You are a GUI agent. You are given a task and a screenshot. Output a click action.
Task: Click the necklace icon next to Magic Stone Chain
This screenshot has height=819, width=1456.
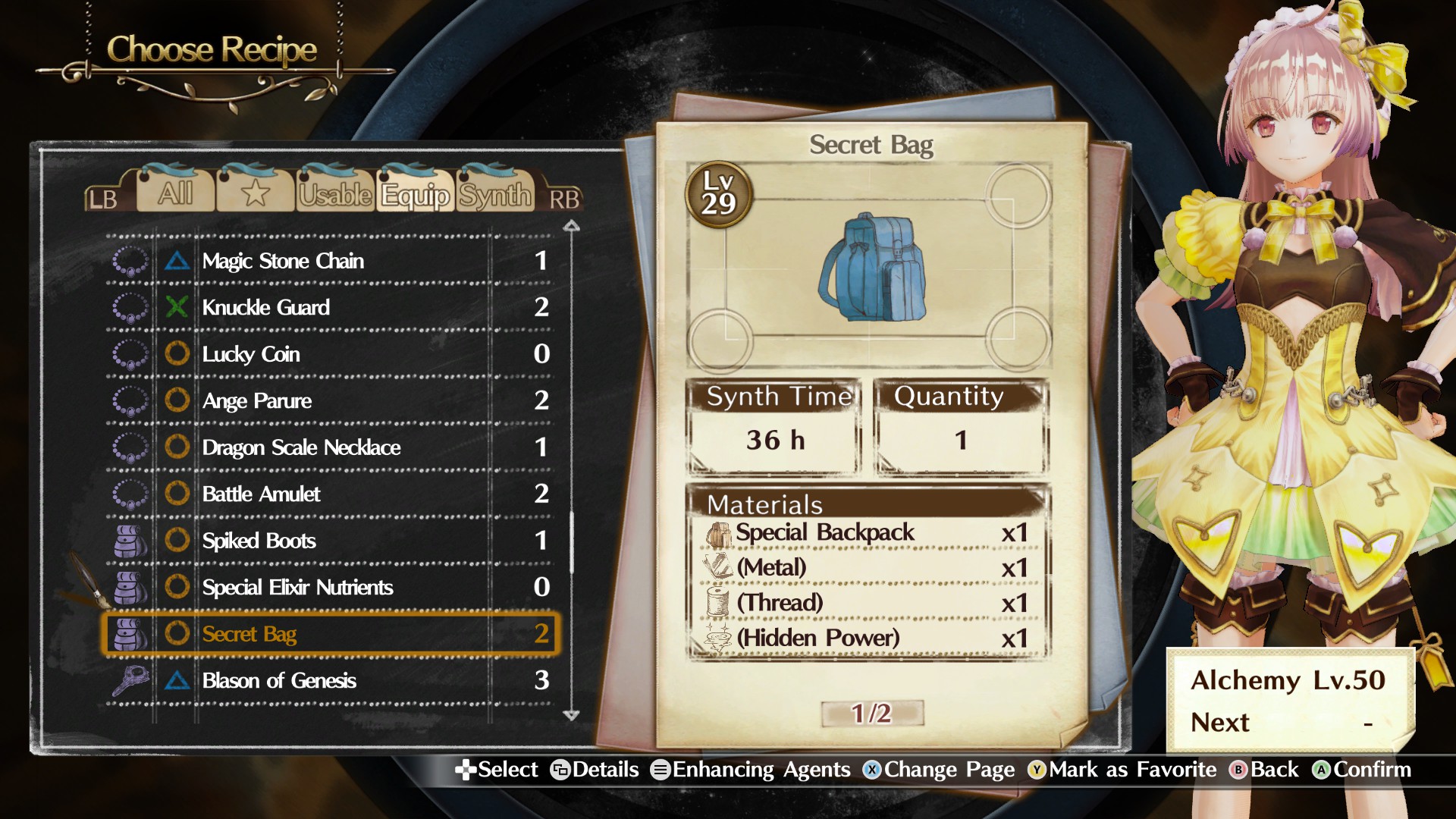[130, 261]
